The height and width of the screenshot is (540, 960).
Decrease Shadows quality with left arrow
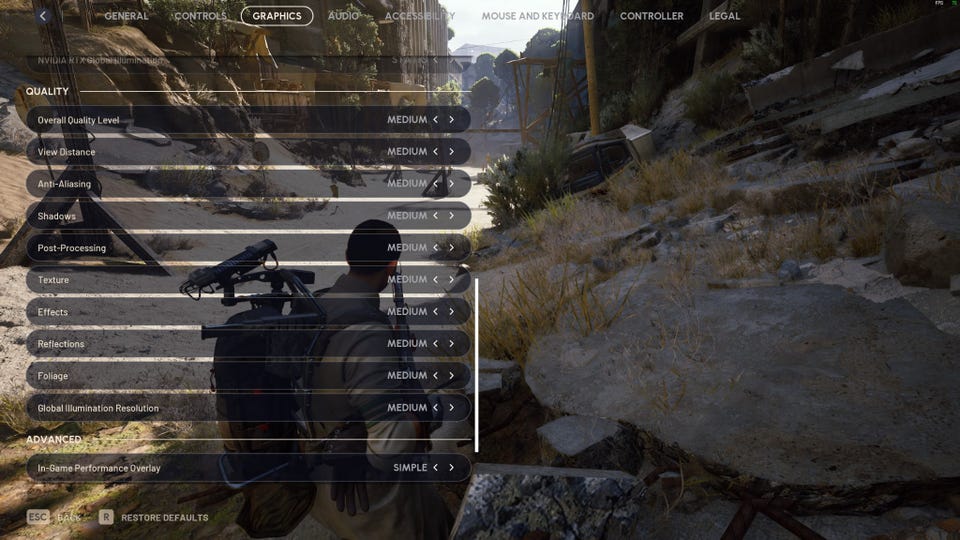coord(436,216)
